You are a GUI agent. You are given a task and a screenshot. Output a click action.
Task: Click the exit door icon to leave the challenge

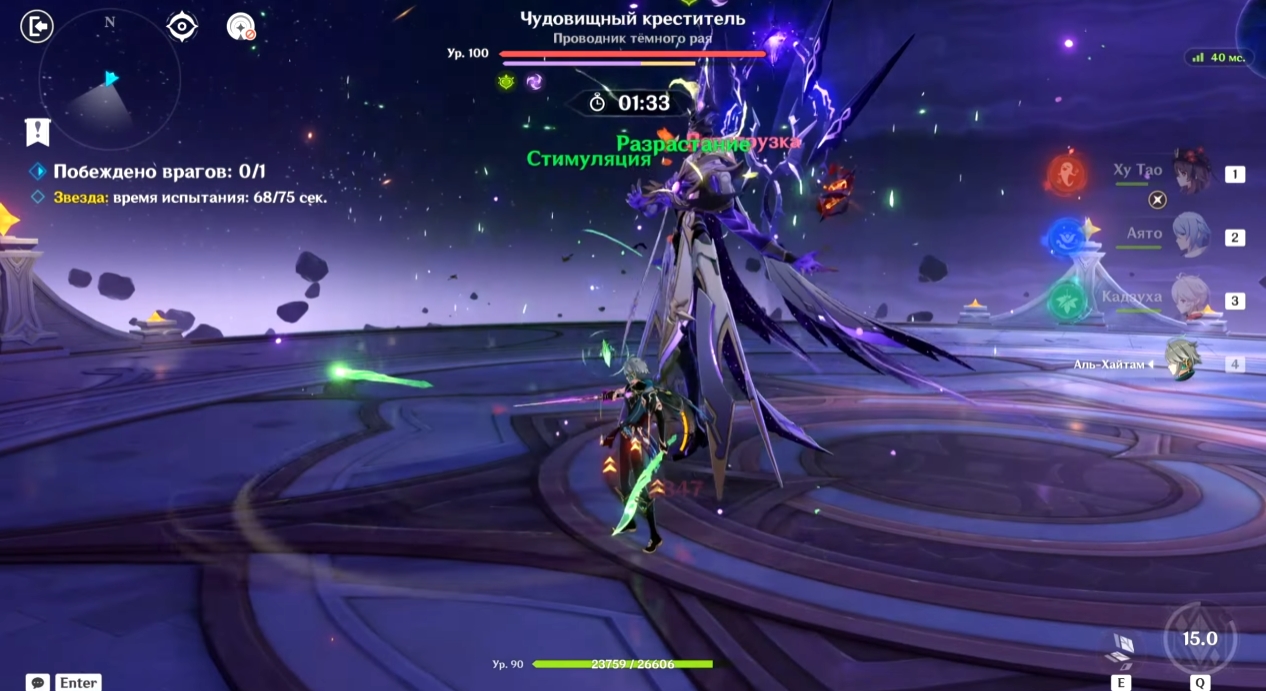(36, 26)
